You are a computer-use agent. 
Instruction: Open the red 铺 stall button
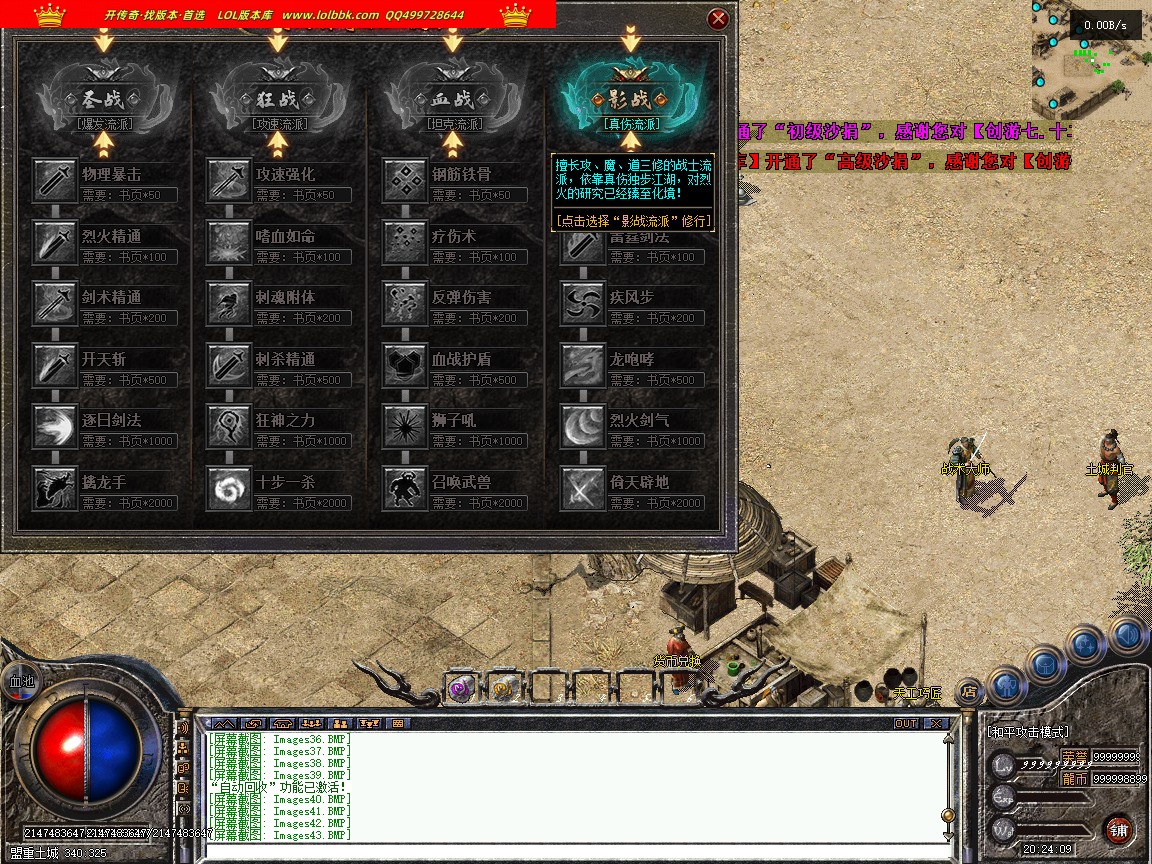(x=1118, y=829)
